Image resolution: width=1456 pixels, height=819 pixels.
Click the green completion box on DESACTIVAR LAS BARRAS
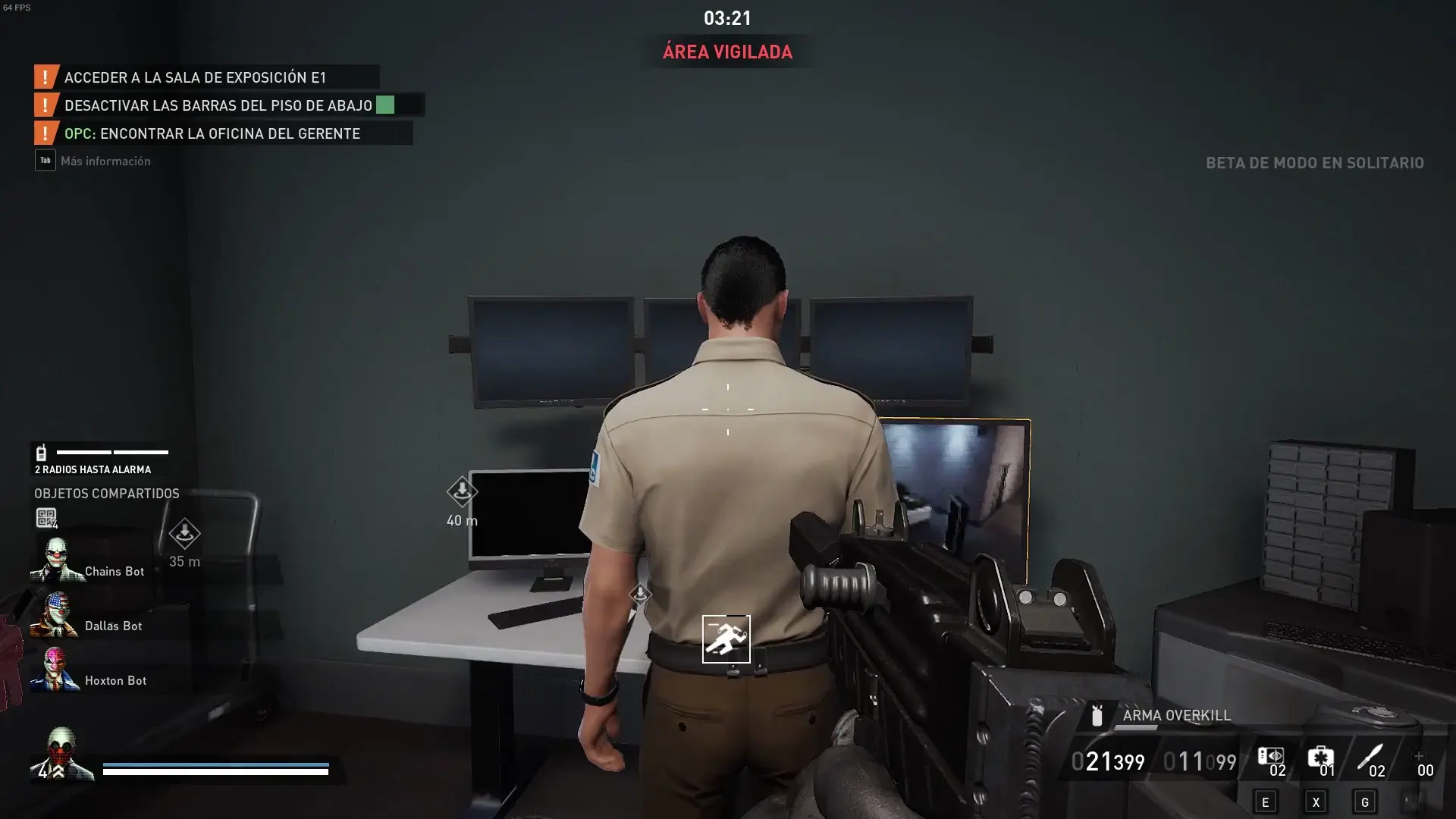pyautogui.click(x=385, y=105)
